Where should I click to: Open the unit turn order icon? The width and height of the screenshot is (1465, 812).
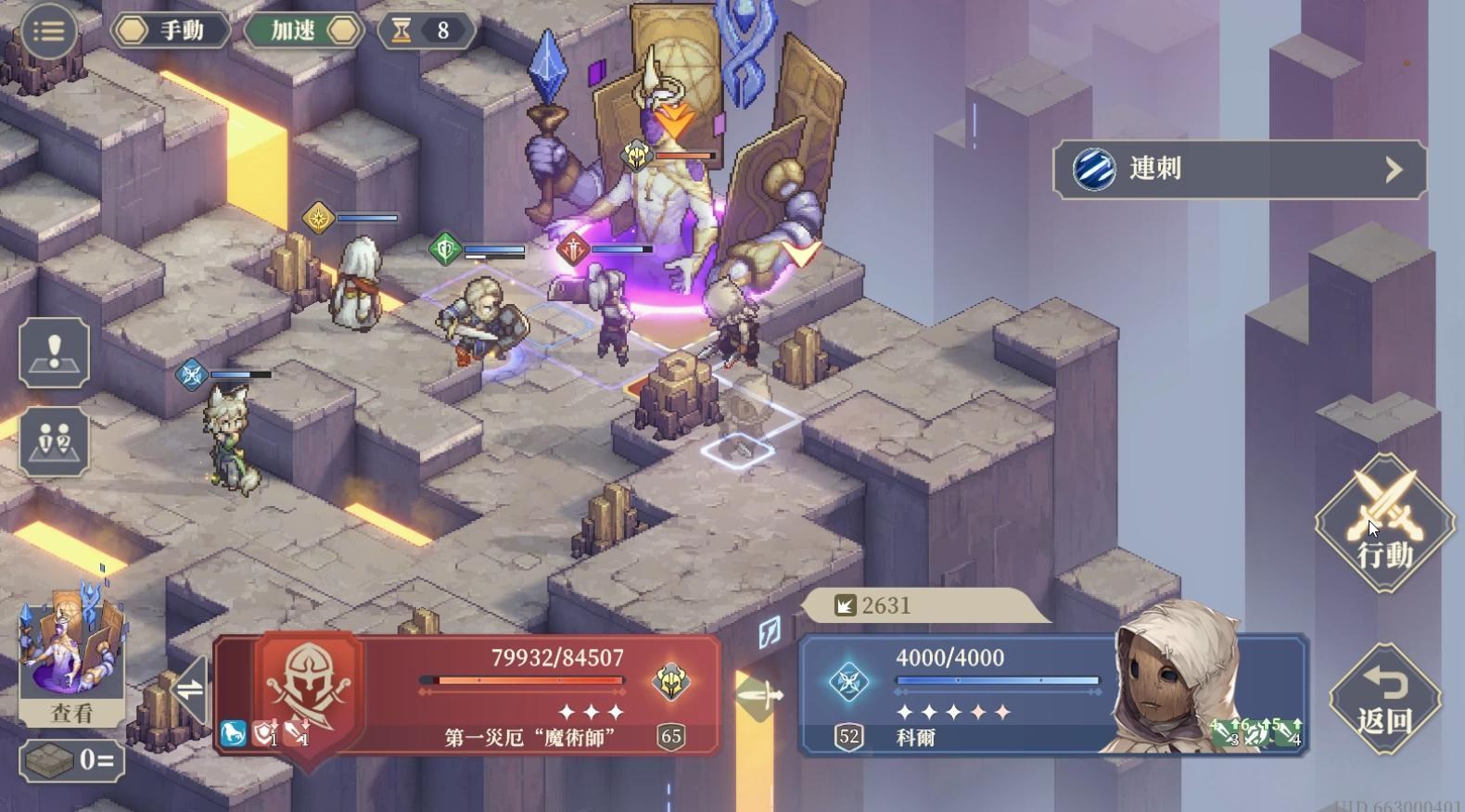pyautogui.click(x=54, y=441)
